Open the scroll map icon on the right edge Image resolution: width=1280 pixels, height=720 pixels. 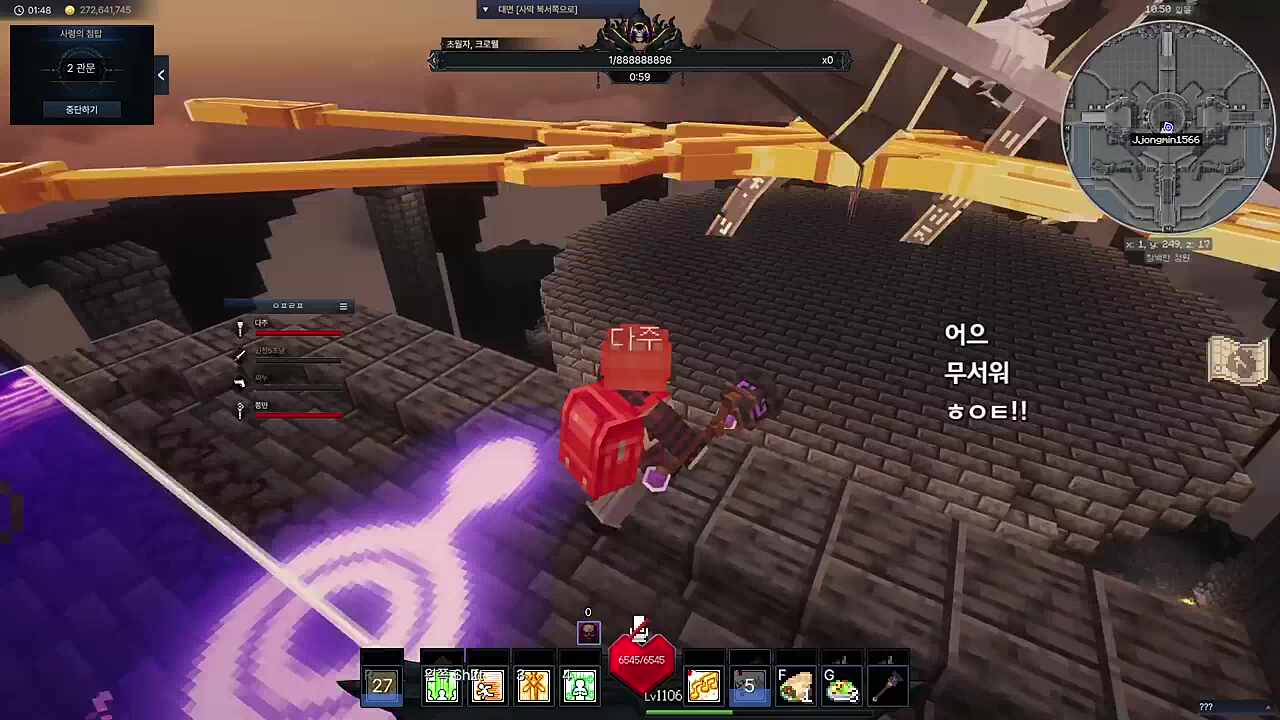[1240, 362]
